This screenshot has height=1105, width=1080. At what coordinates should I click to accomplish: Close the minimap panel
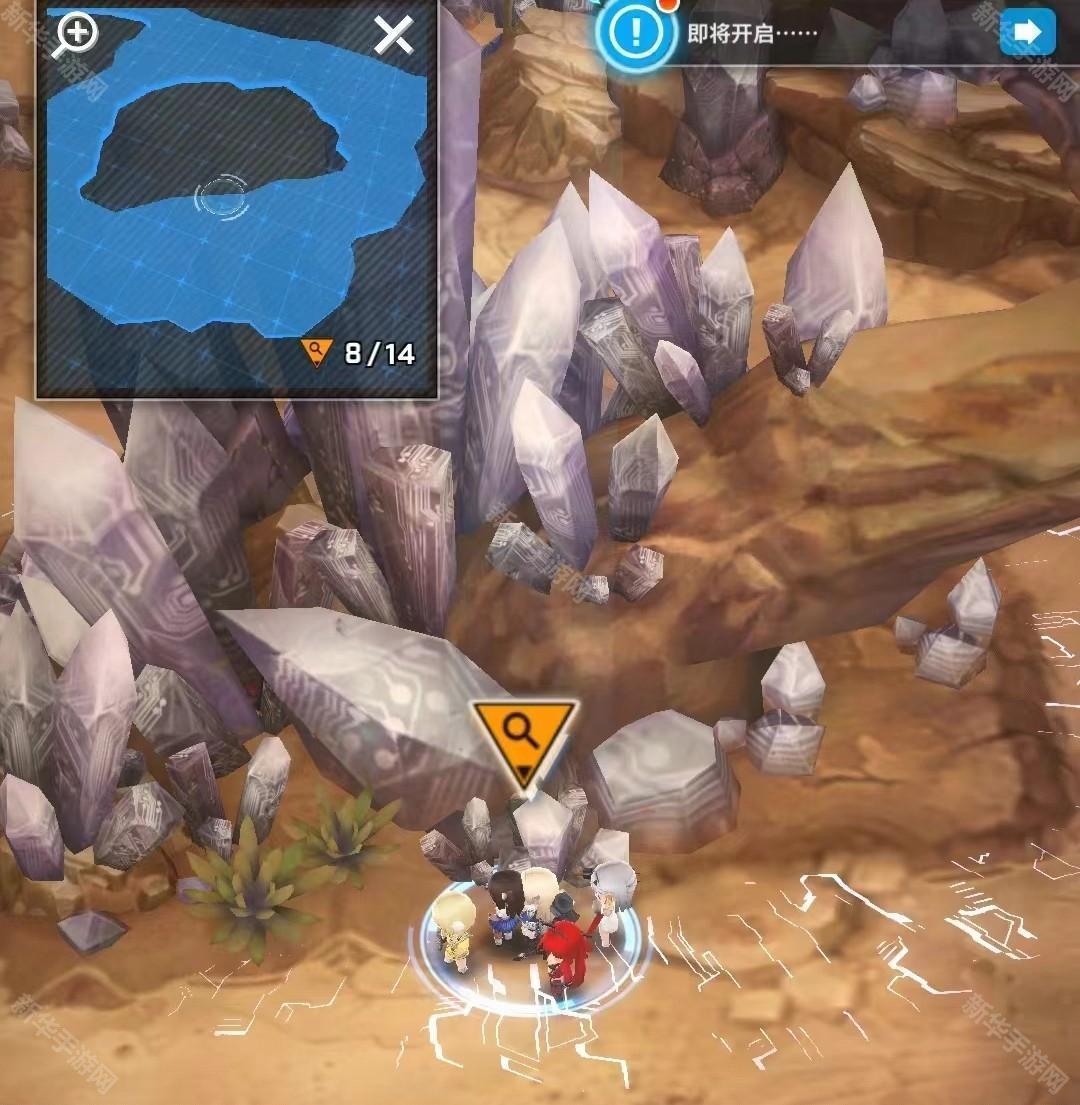393,36
